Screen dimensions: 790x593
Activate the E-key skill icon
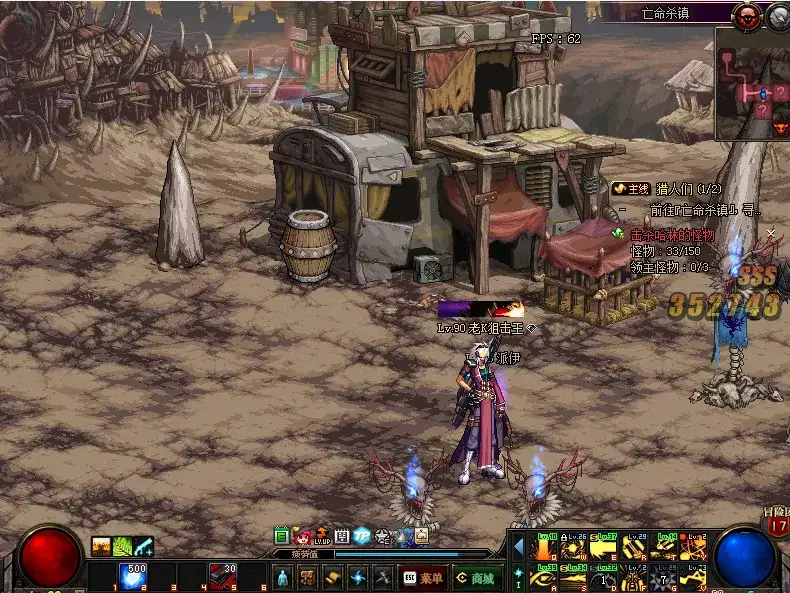tap(605, 547)
